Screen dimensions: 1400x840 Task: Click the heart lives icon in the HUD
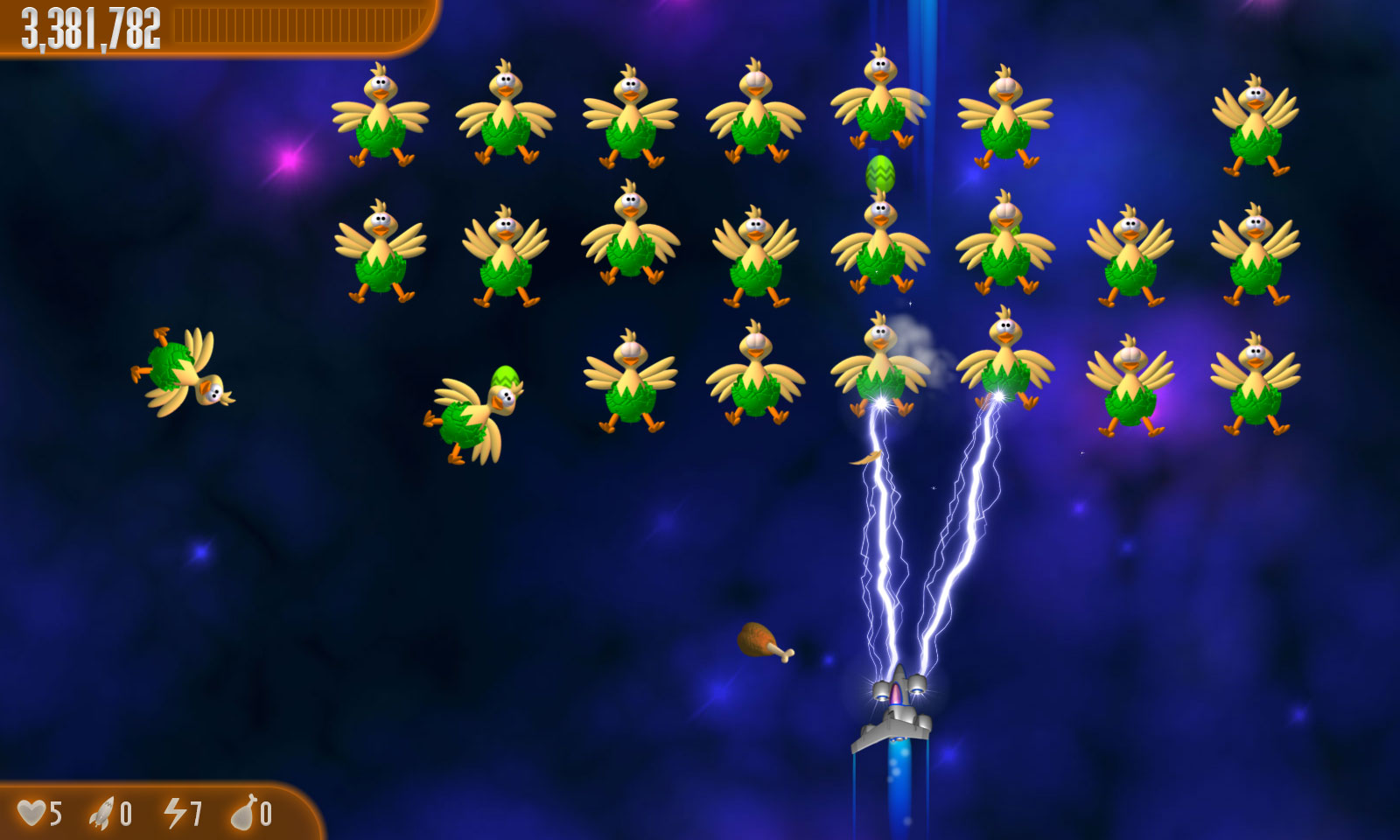pyautogui.click(x=33, y=812)
